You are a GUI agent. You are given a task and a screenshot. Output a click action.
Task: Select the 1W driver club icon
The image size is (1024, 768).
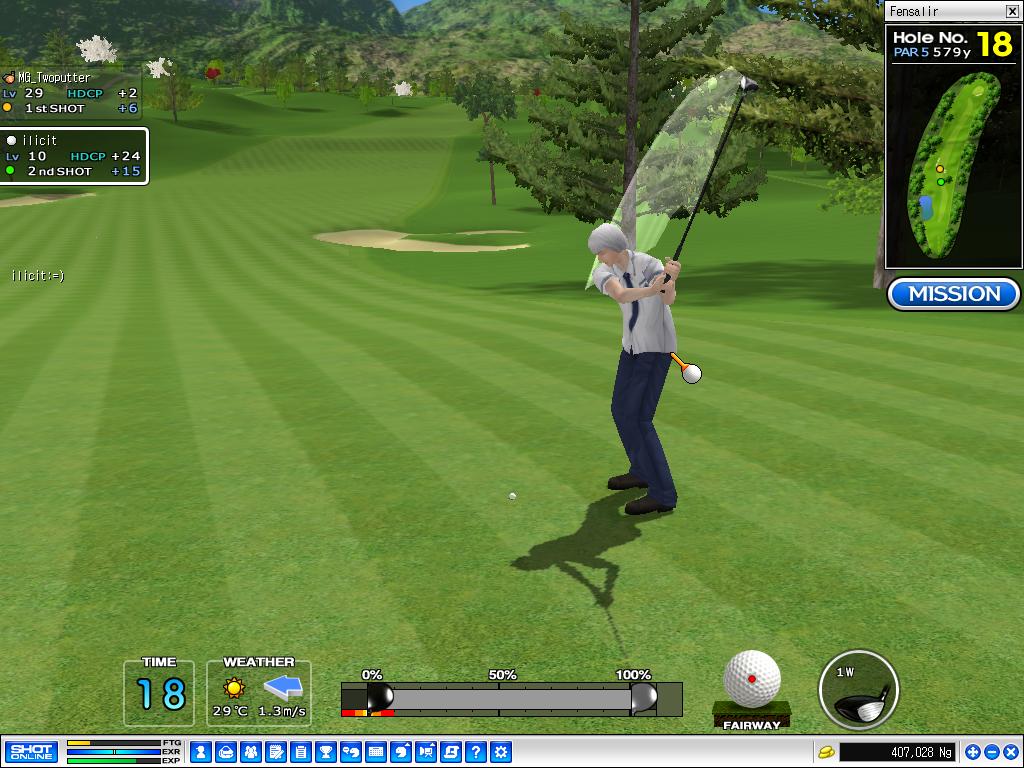858,691
